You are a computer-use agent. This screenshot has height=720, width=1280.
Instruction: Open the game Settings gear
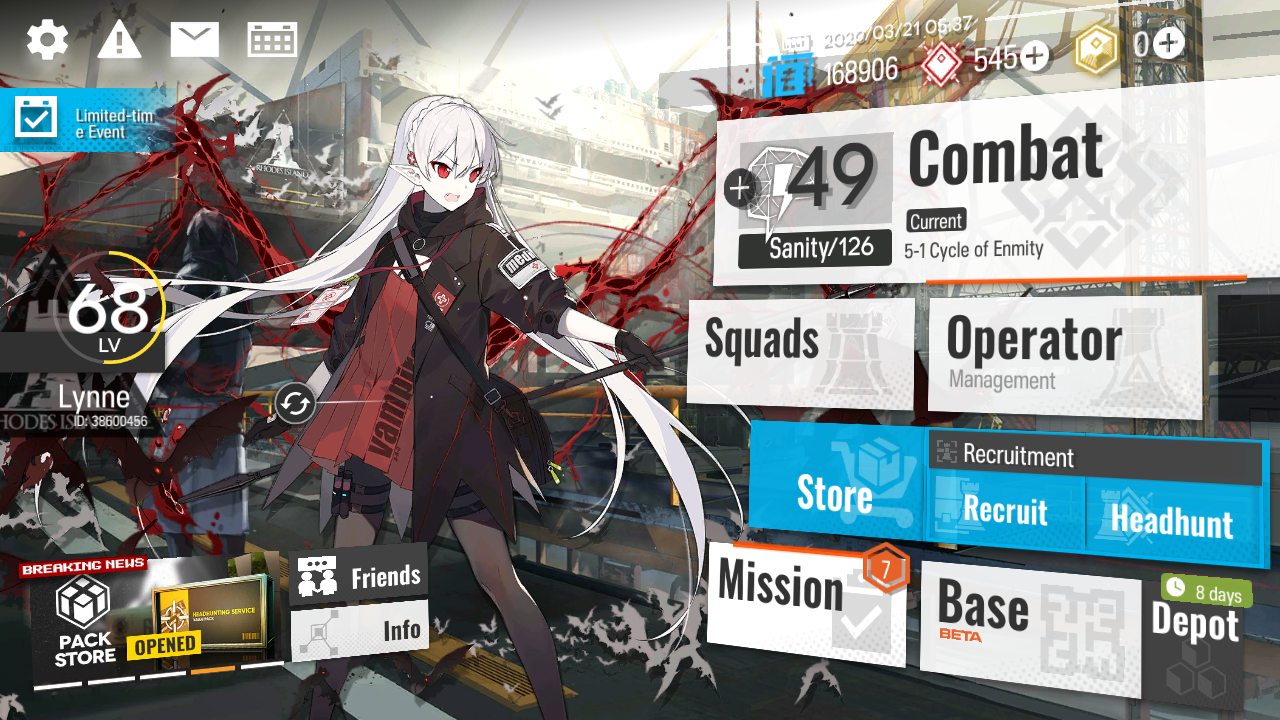pyautogui.click(x=46, y=38)
